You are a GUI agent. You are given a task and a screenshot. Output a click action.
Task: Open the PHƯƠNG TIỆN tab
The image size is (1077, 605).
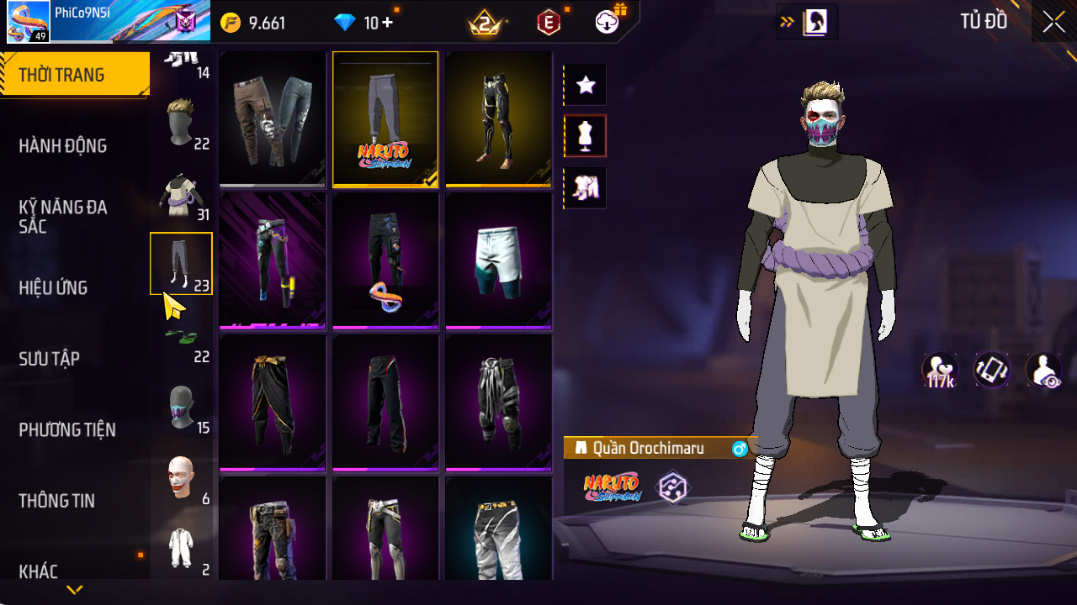67,430
